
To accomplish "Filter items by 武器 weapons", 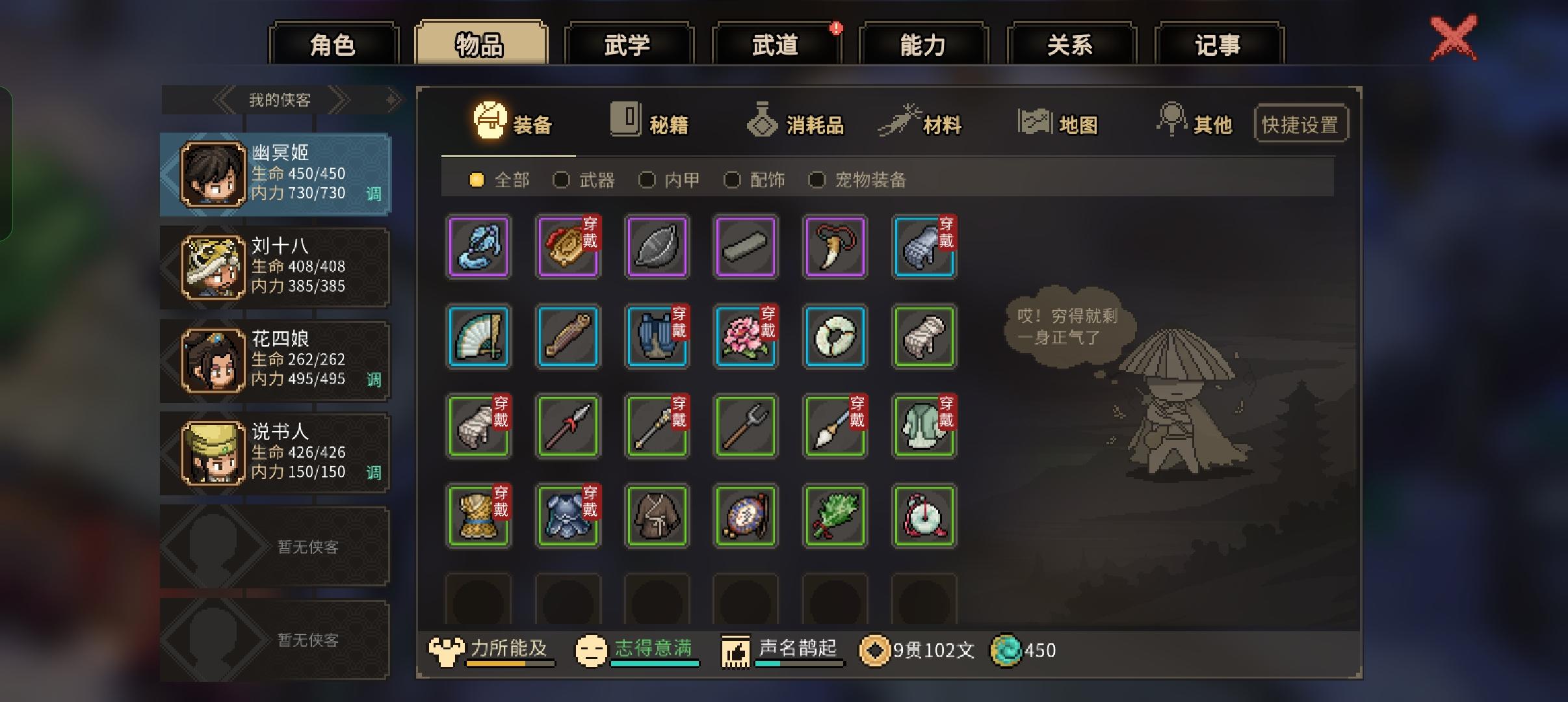I will (562, 180).
